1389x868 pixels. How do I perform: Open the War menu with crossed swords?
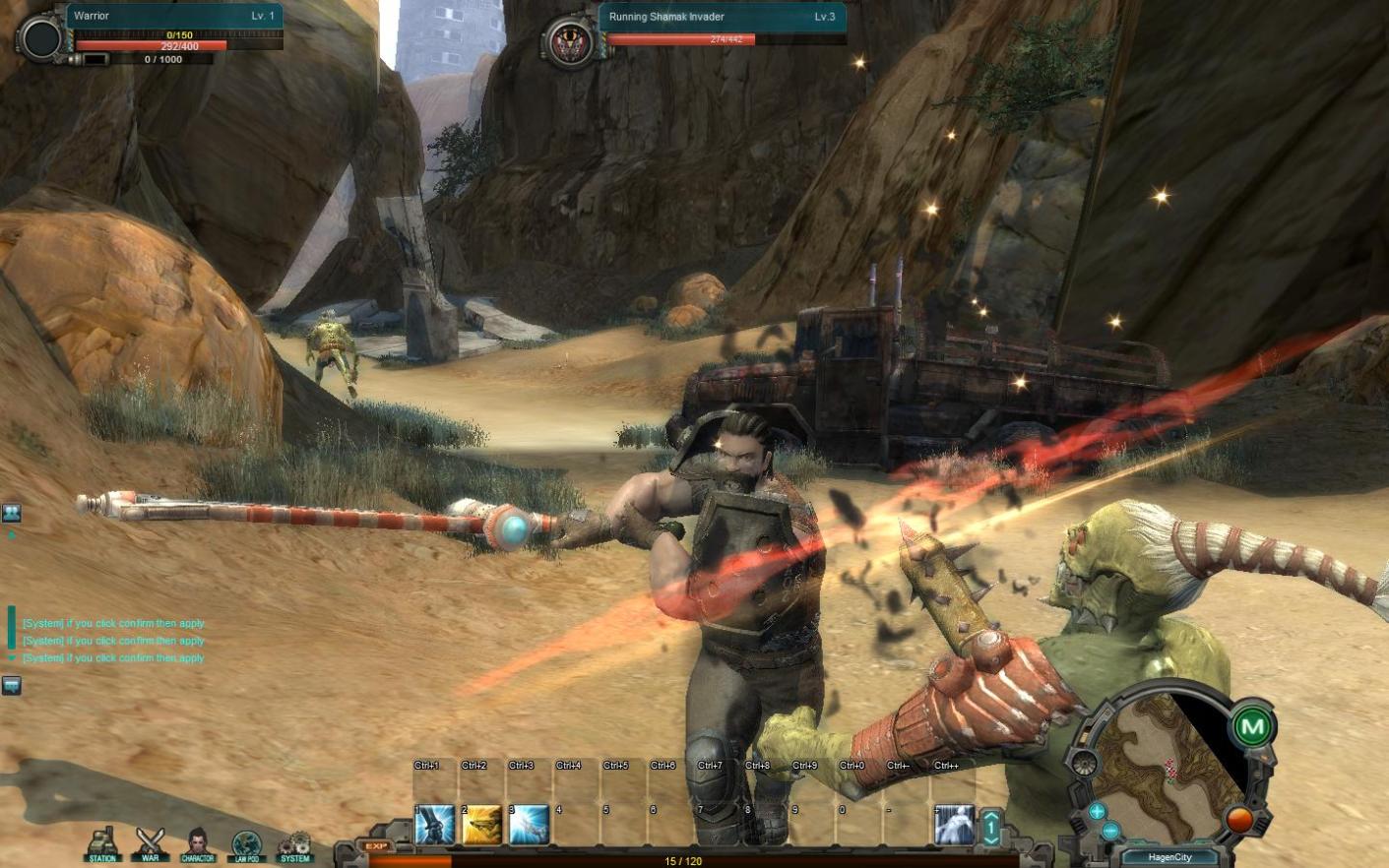tap(150, 843)
